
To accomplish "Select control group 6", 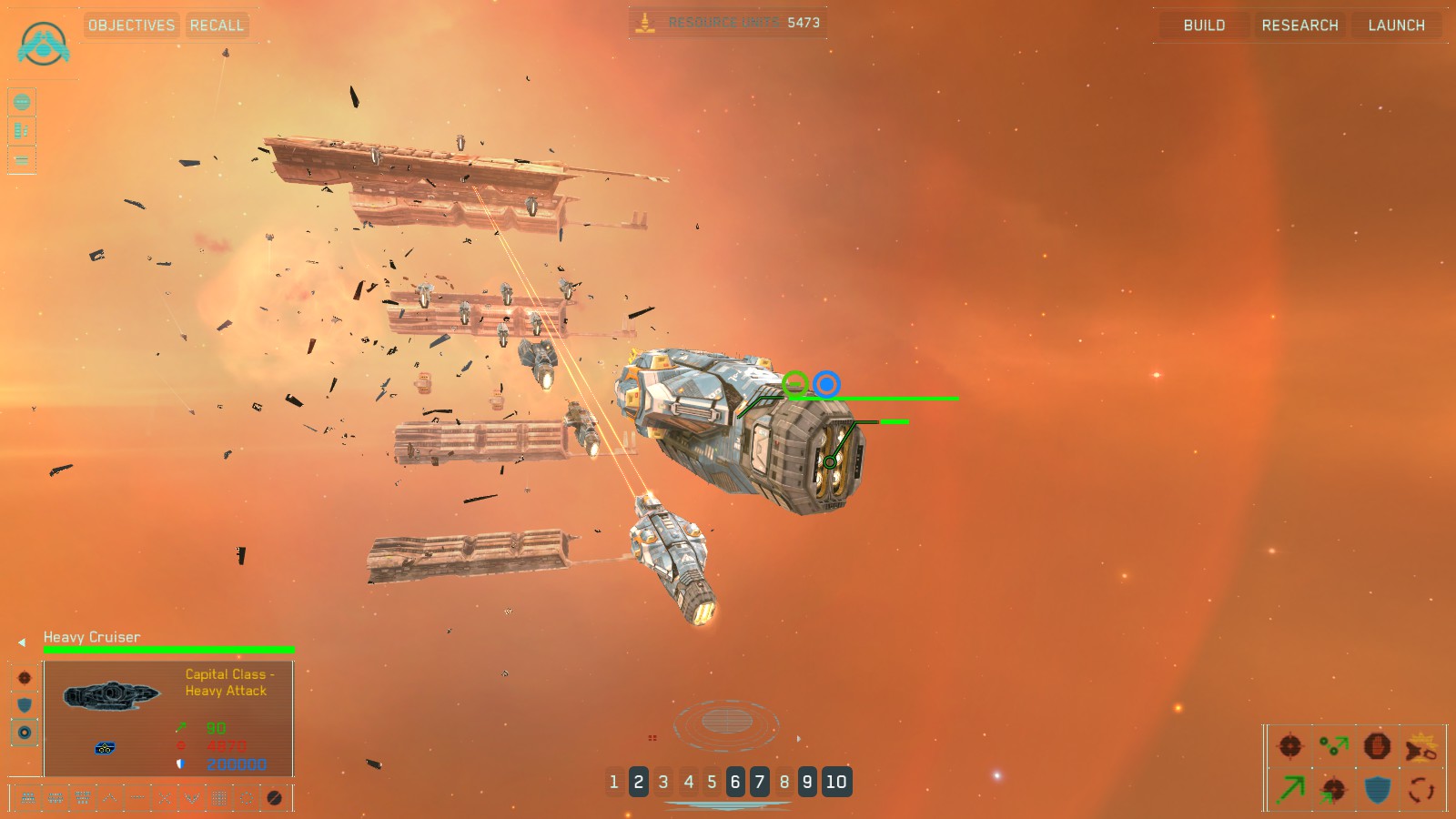I will click(735, 782).
